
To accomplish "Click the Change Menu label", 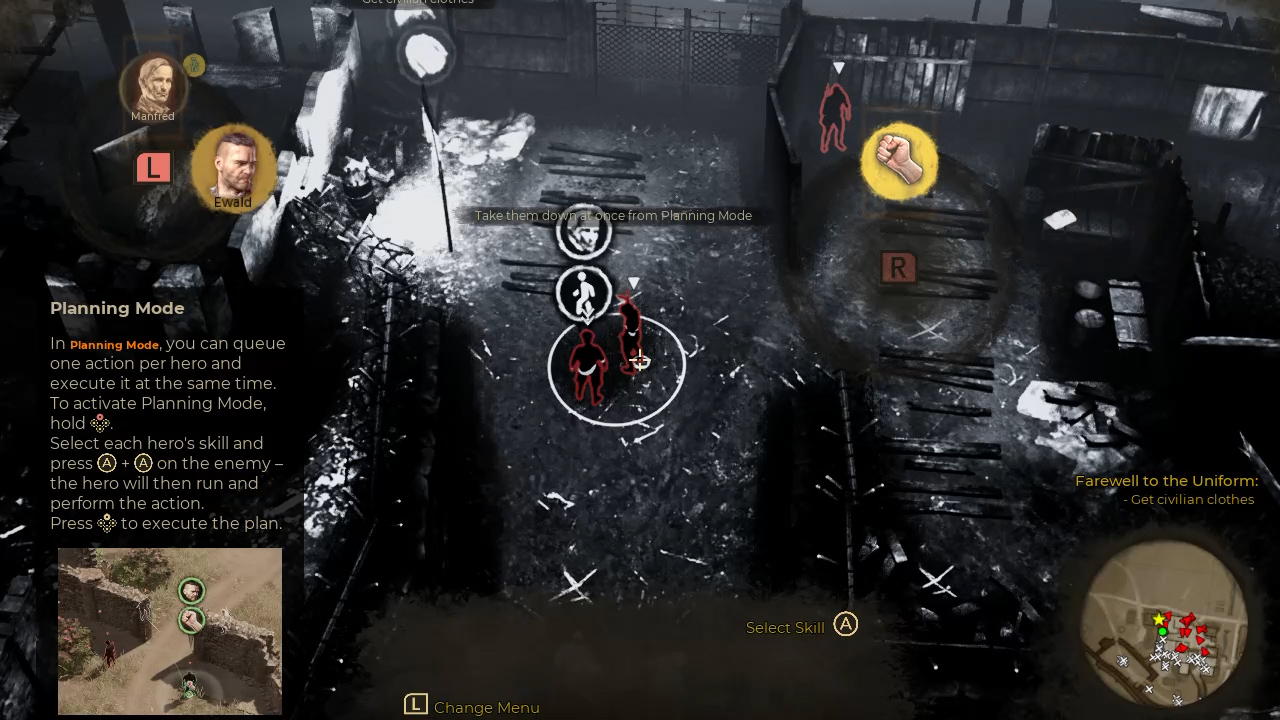I will (486, 707).
